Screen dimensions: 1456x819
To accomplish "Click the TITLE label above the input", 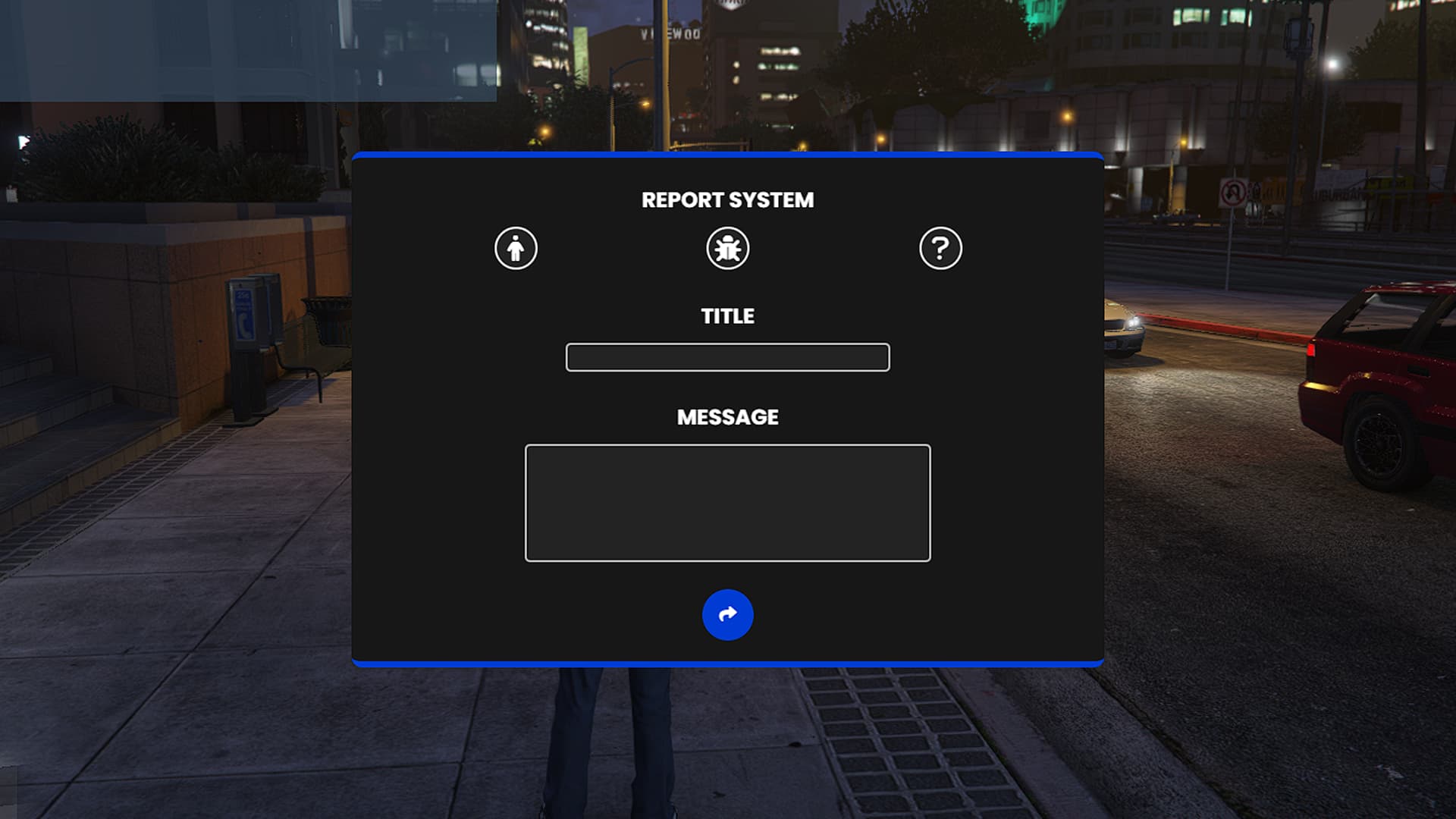I will [726, 316].
